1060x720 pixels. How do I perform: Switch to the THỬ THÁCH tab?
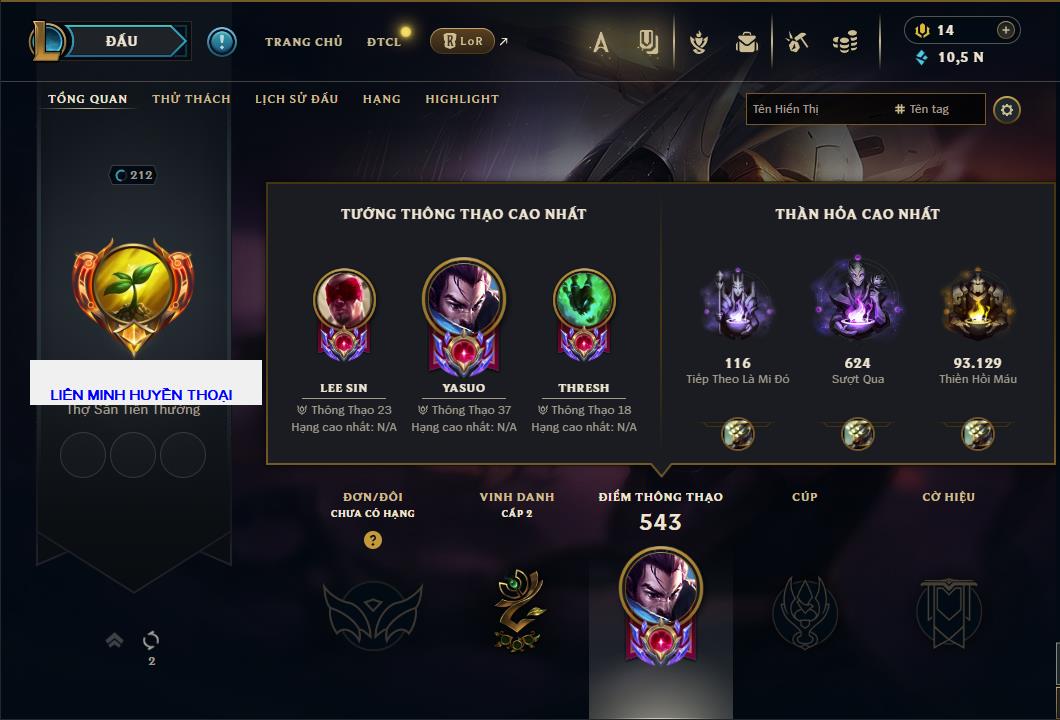click(x=191, y=99)
